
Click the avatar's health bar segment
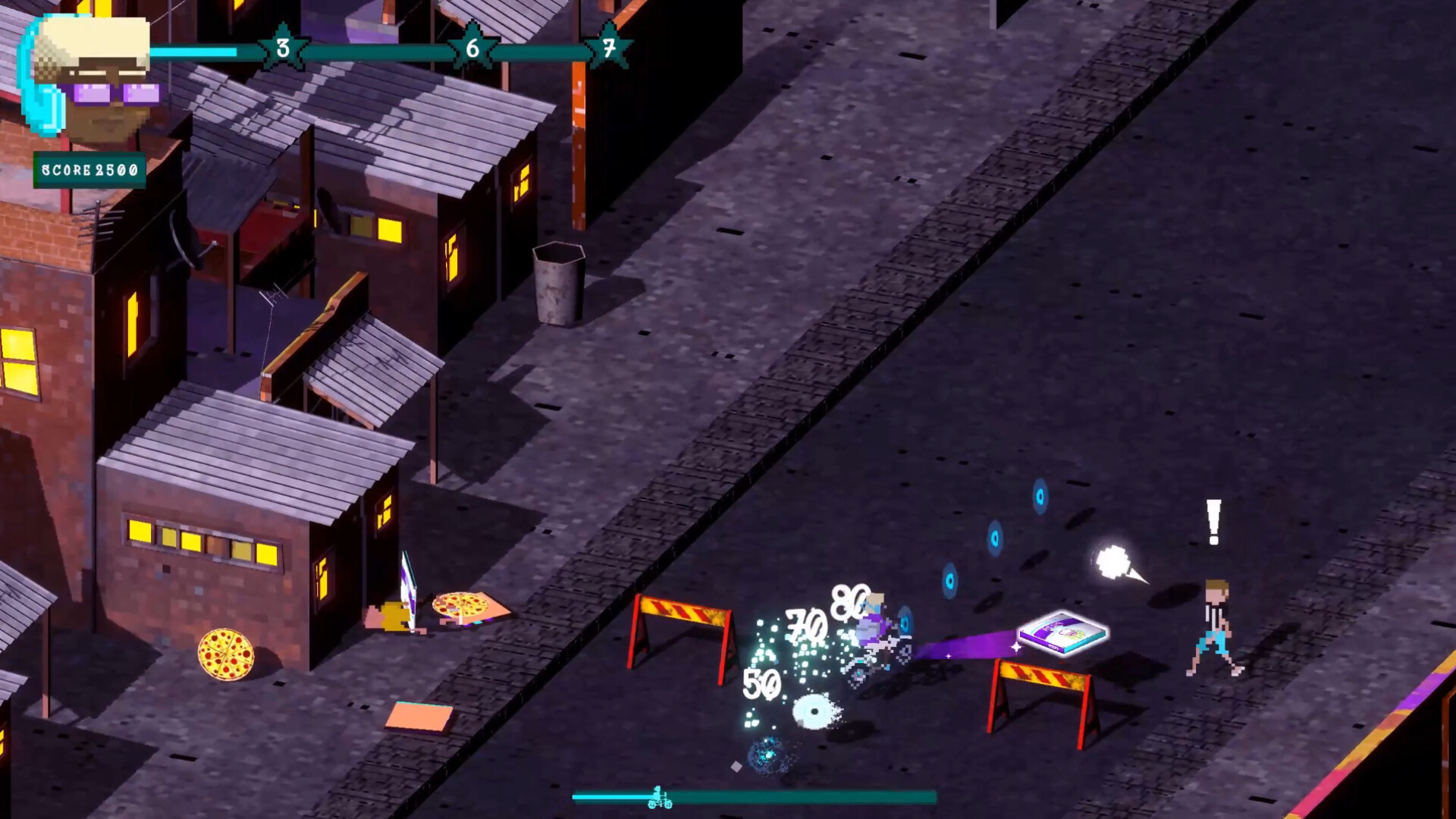click(x=193, y=52)
